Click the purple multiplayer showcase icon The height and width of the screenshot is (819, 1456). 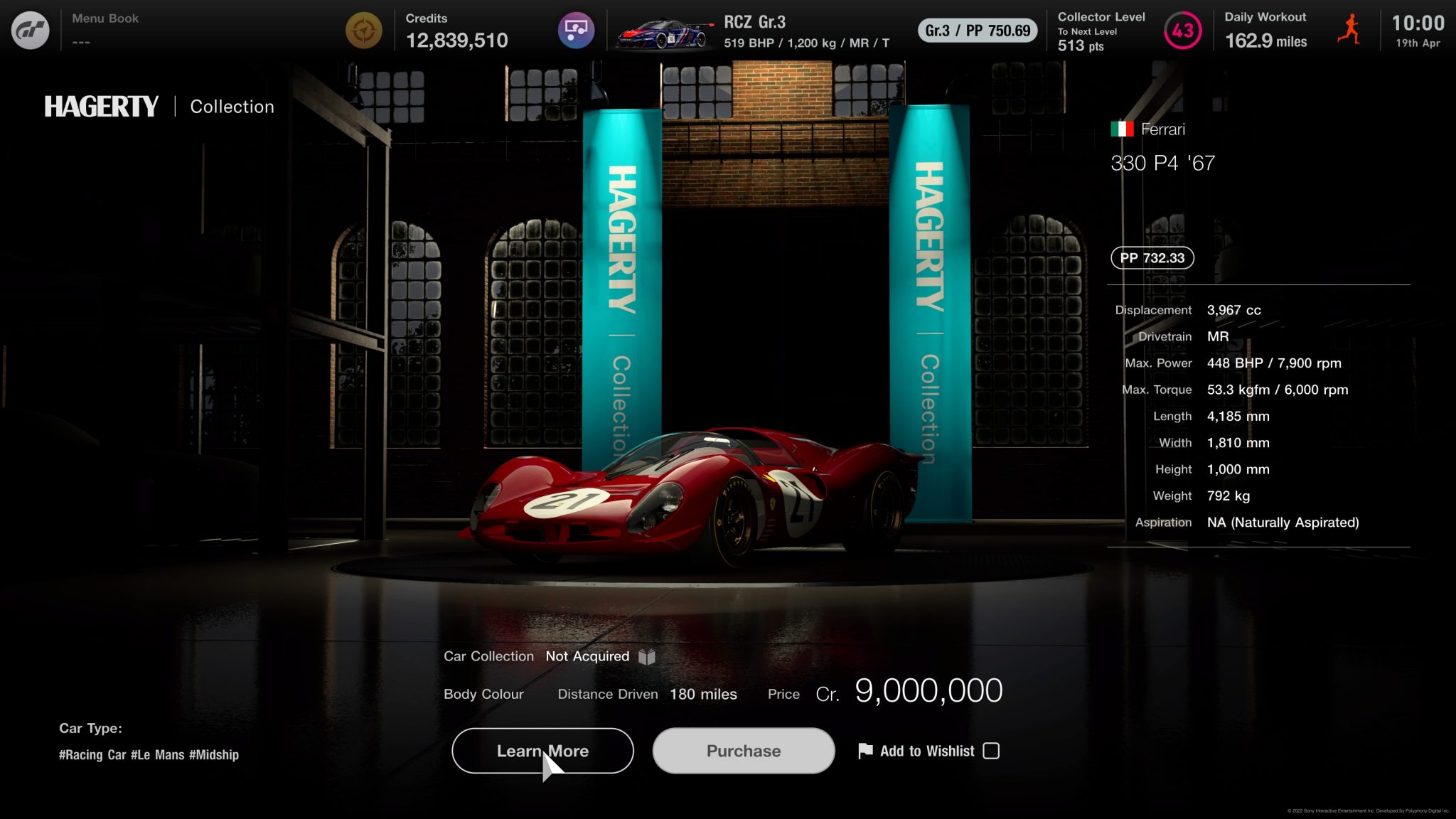pos(576,31)
